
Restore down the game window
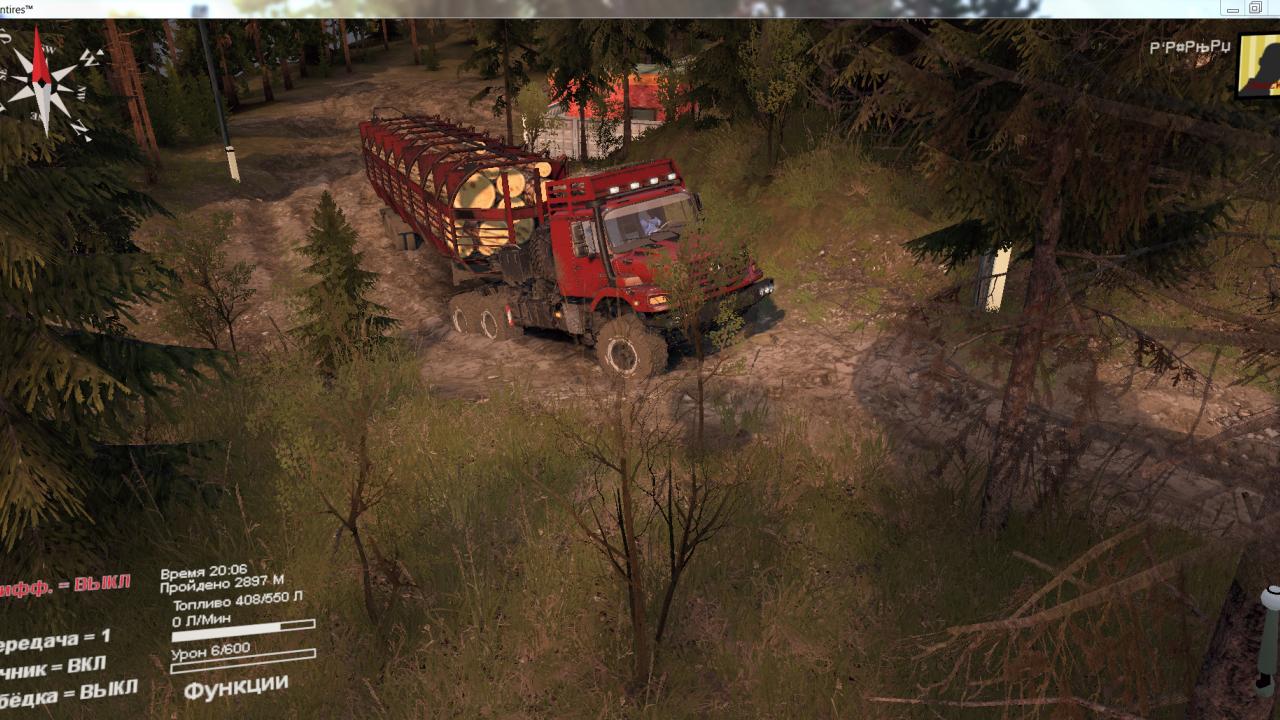pyautogui.click(x=1255, y=9)
